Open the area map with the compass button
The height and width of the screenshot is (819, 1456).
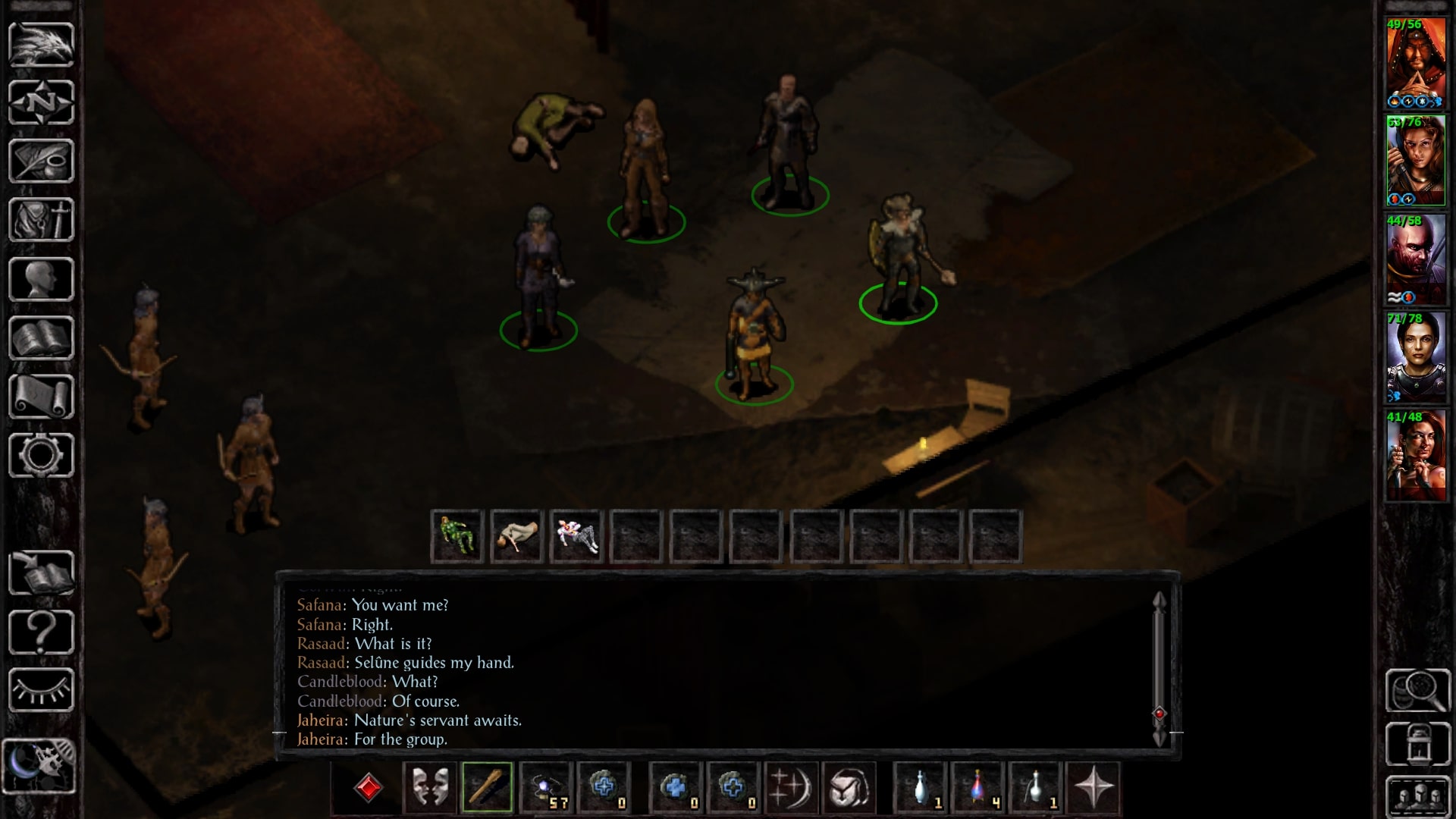pos(41,102)
